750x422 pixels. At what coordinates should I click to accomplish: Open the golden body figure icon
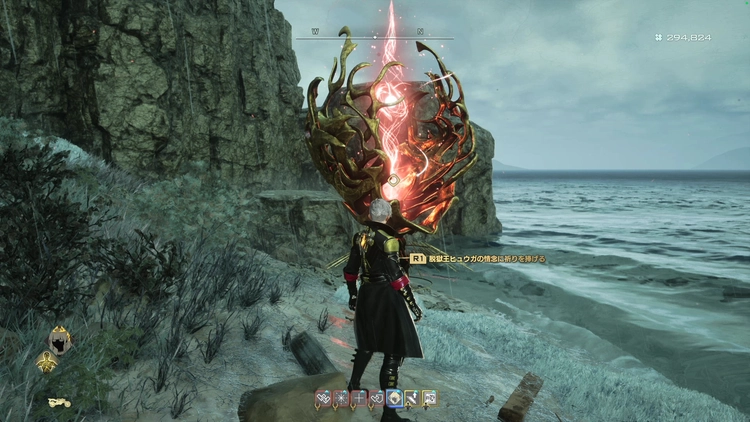click(x=47, y=364)
